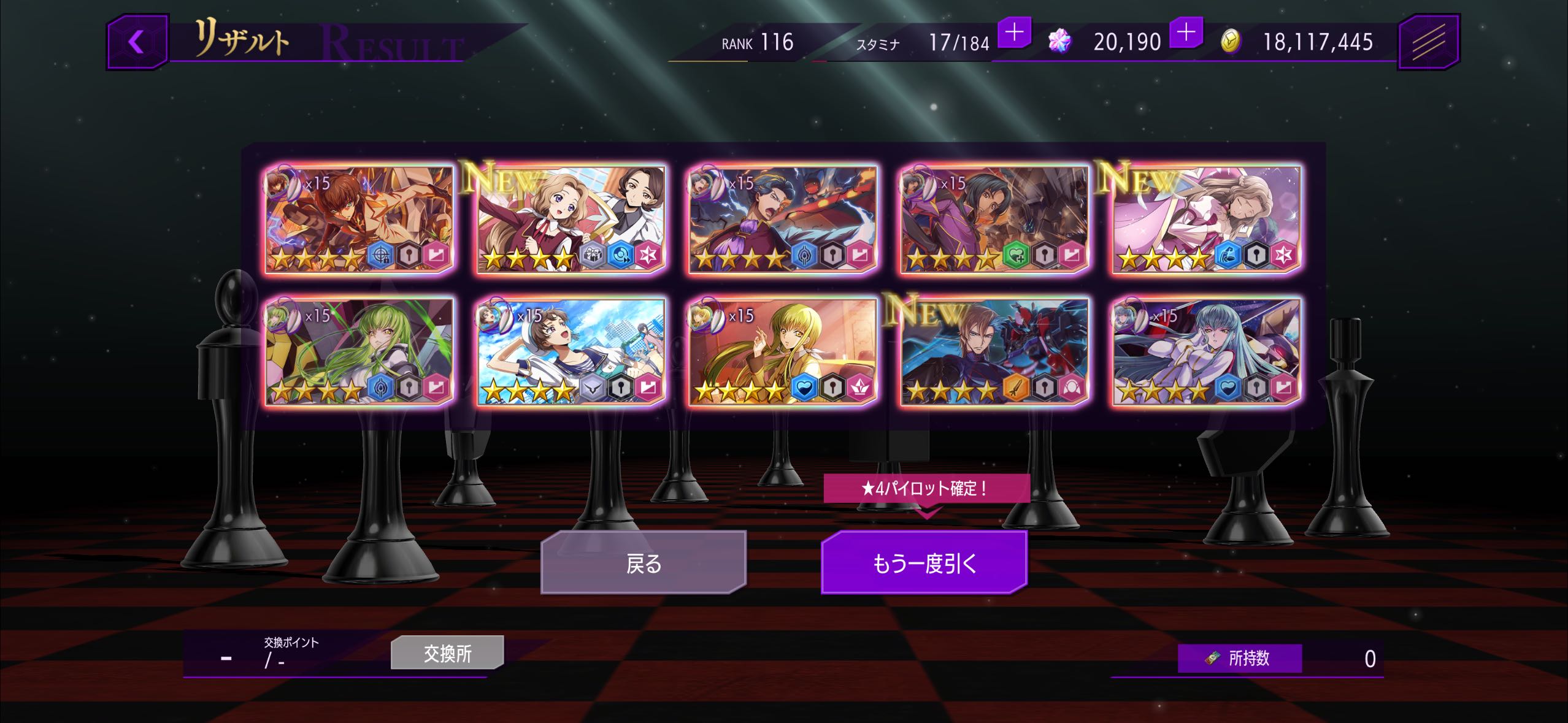Open the 交換所 exchange shop
Screen dimensions: 1568x723
(447, 653)
